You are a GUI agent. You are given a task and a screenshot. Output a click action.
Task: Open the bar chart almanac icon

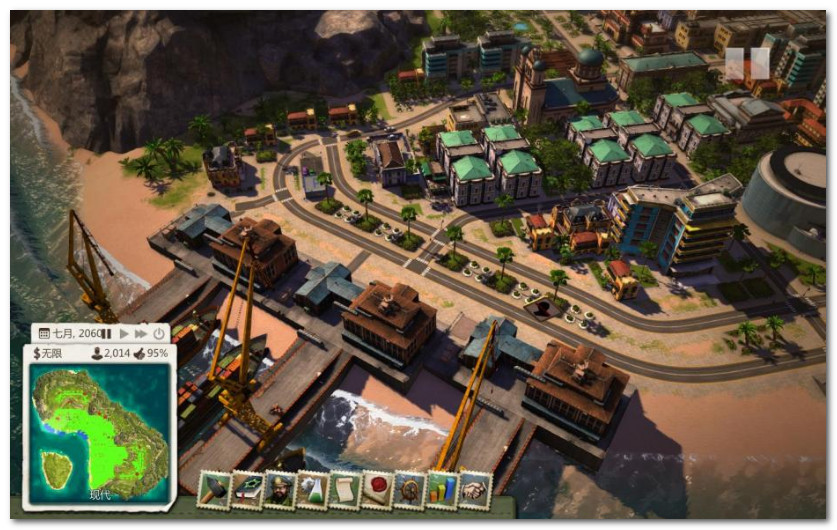(442, 489)
